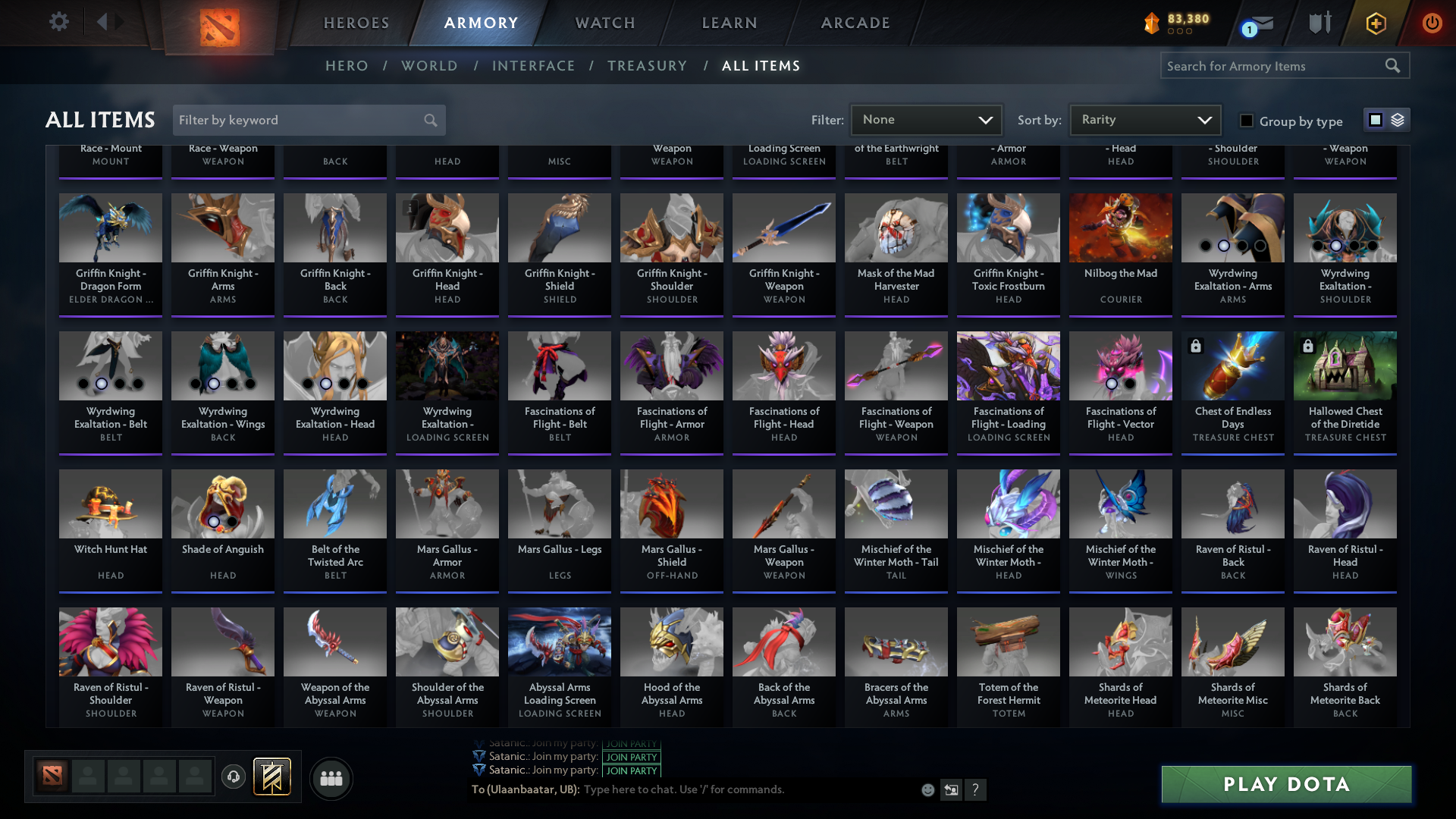This screenshot has width=1456, height=819.
Task: Open Dota Plus hexagonal plus icon
Action: coord(1376,24)
